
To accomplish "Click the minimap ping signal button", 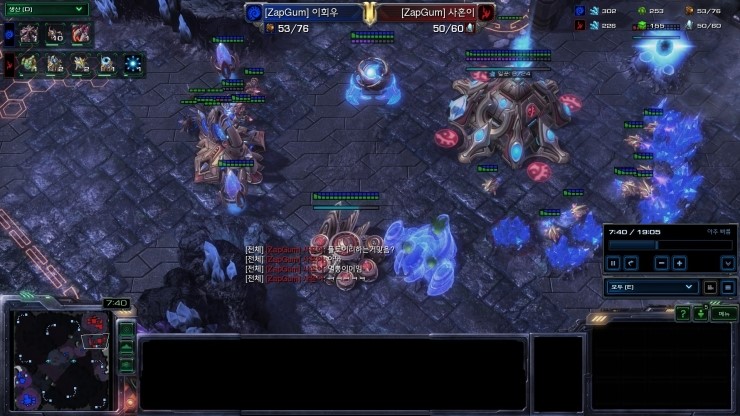I will 127,330.
